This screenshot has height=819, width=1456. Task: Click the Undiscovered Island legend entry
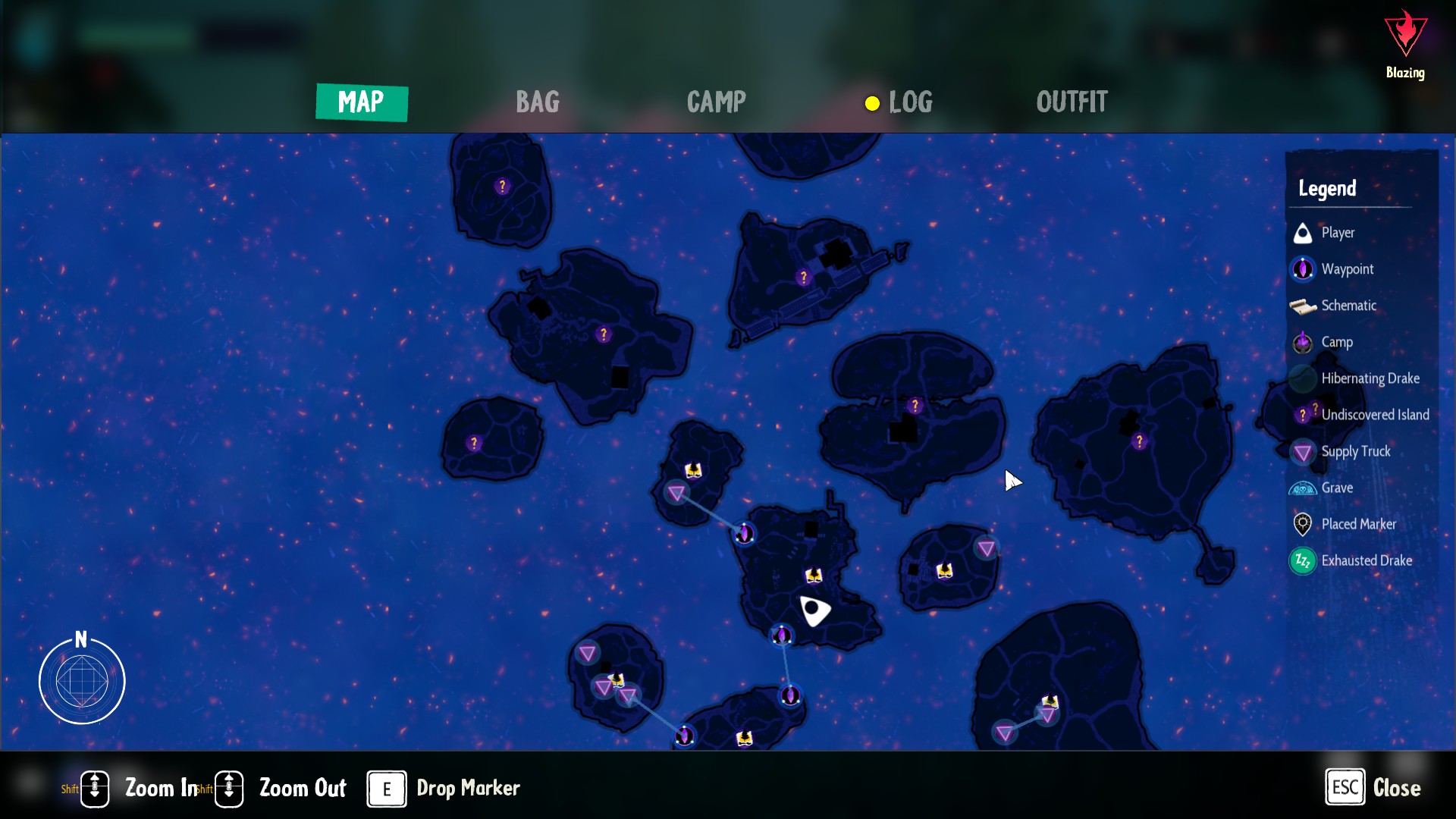(x=1374, y=415)
